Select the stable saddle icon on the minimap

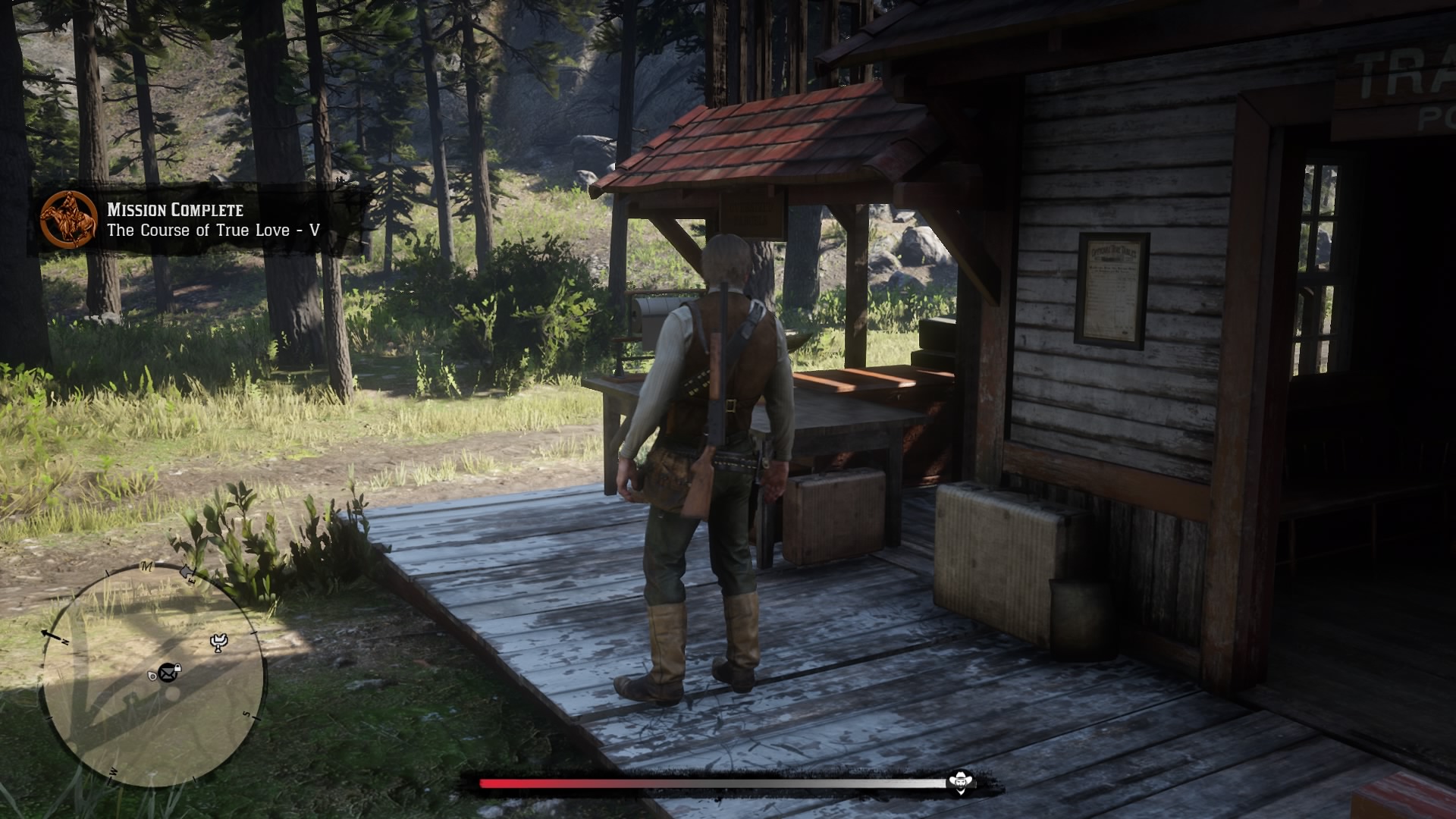218,642
